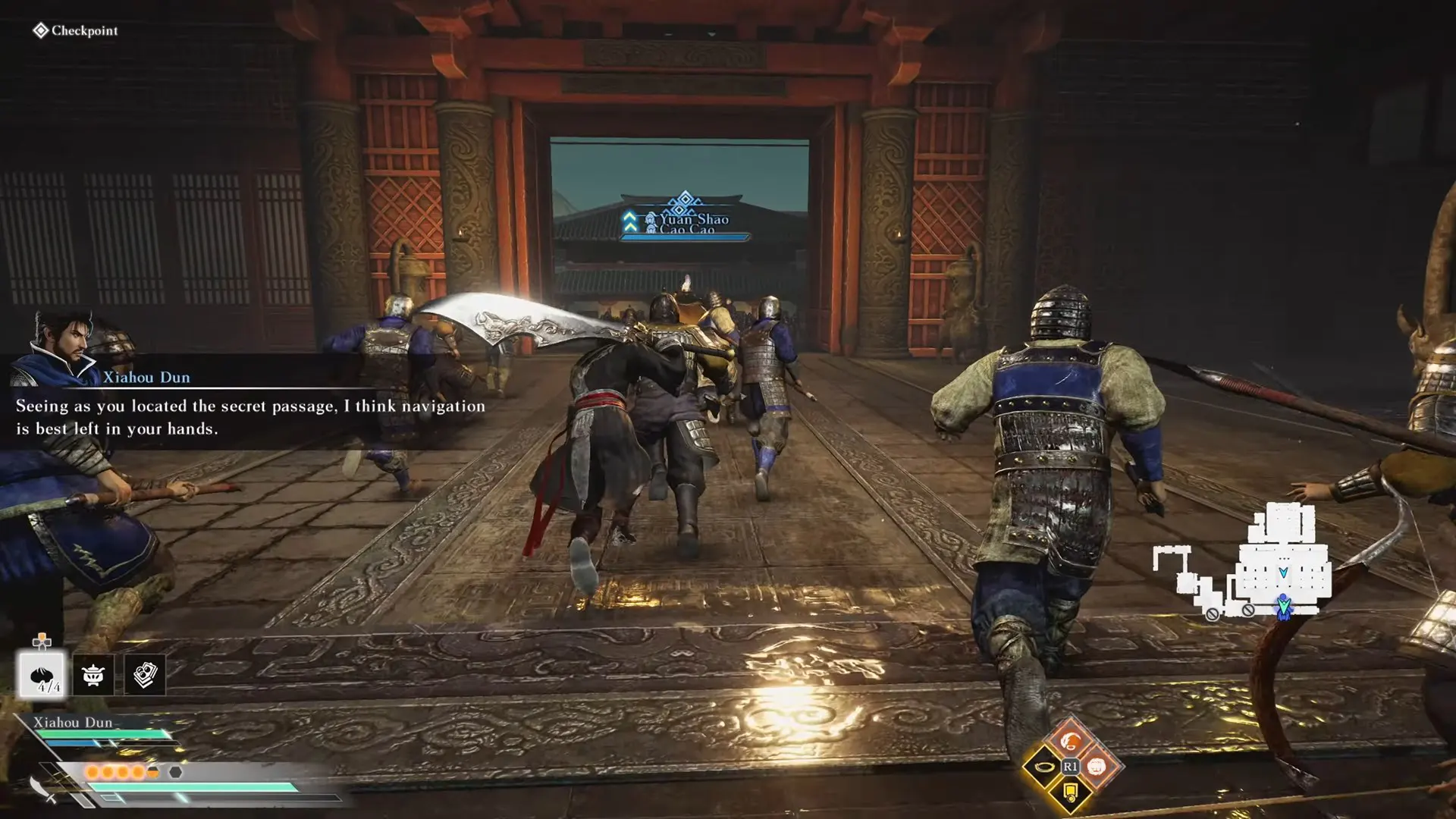Viewport: 1456px width, 819px height.
Task: Choose the incense pot item slot
Action: click(x=93, y=673)
